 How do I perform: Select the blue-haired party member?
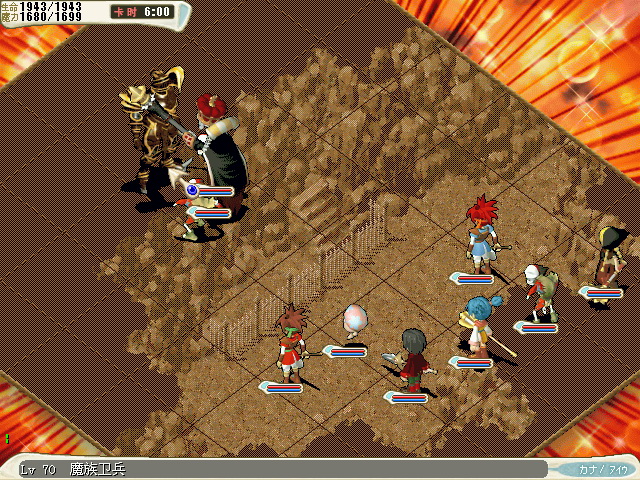[477, 322]
